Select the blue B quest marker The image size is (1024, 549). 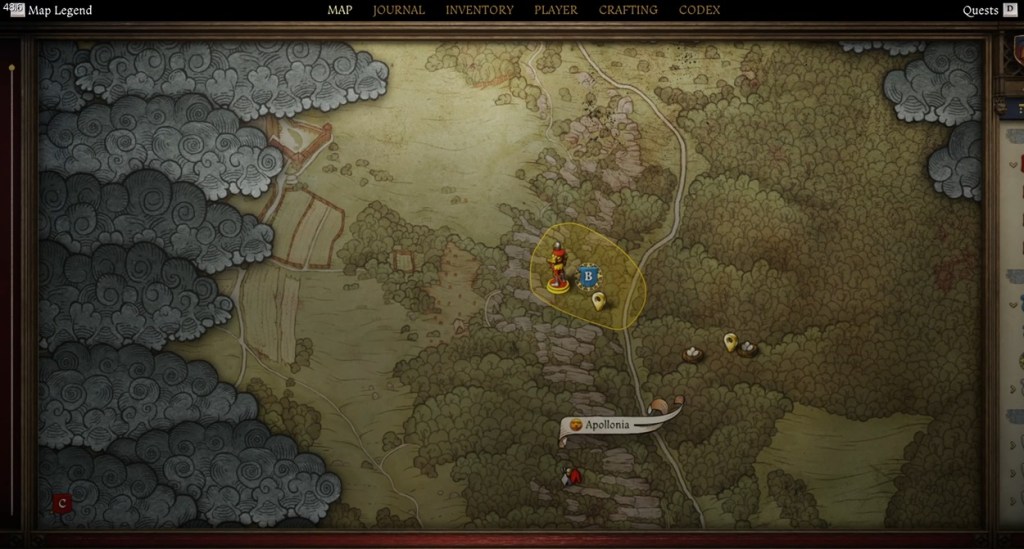coord(588,275)
